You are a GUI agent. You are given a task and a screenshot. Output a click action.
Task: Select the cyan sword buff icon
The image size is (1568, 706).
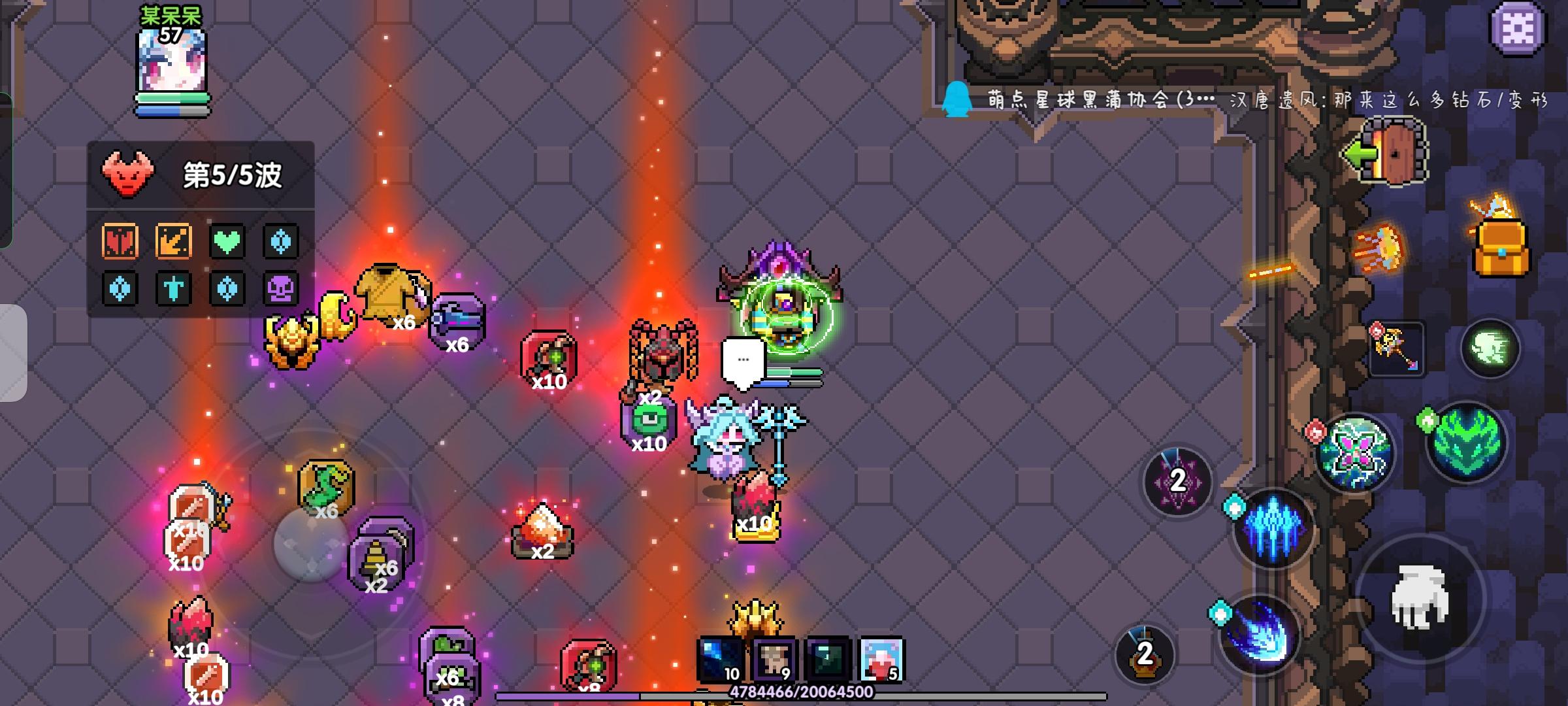172,290
